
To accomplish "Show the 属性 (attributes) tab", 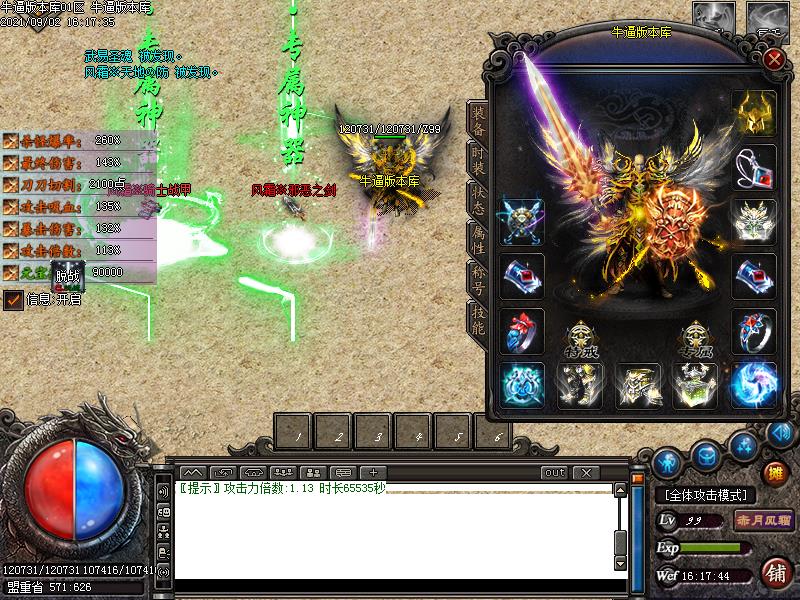I will [x=478, y=236].
